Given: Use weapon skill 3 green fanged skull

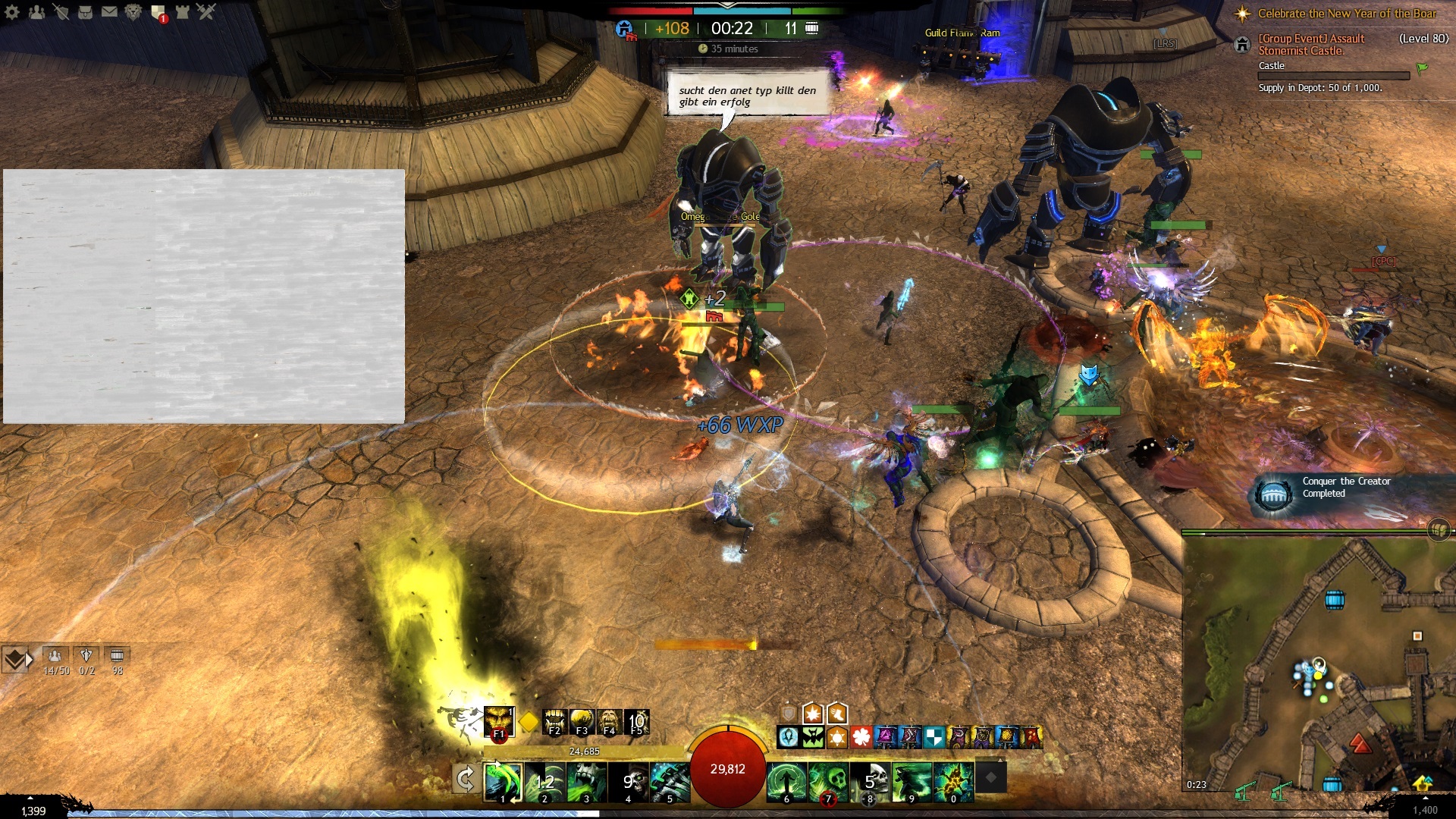Looking at the screenshot, I should [587, 782].
